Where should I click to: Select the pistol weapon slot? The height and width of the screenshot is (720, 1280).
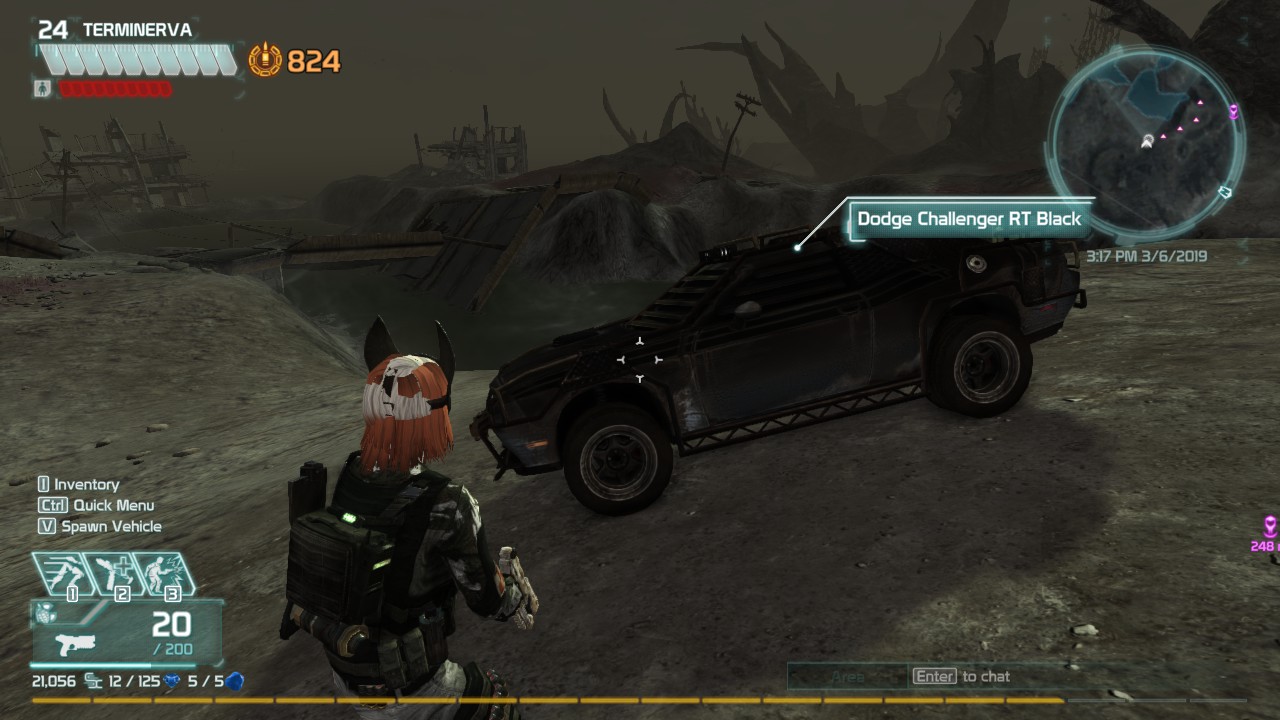point(75,642)
